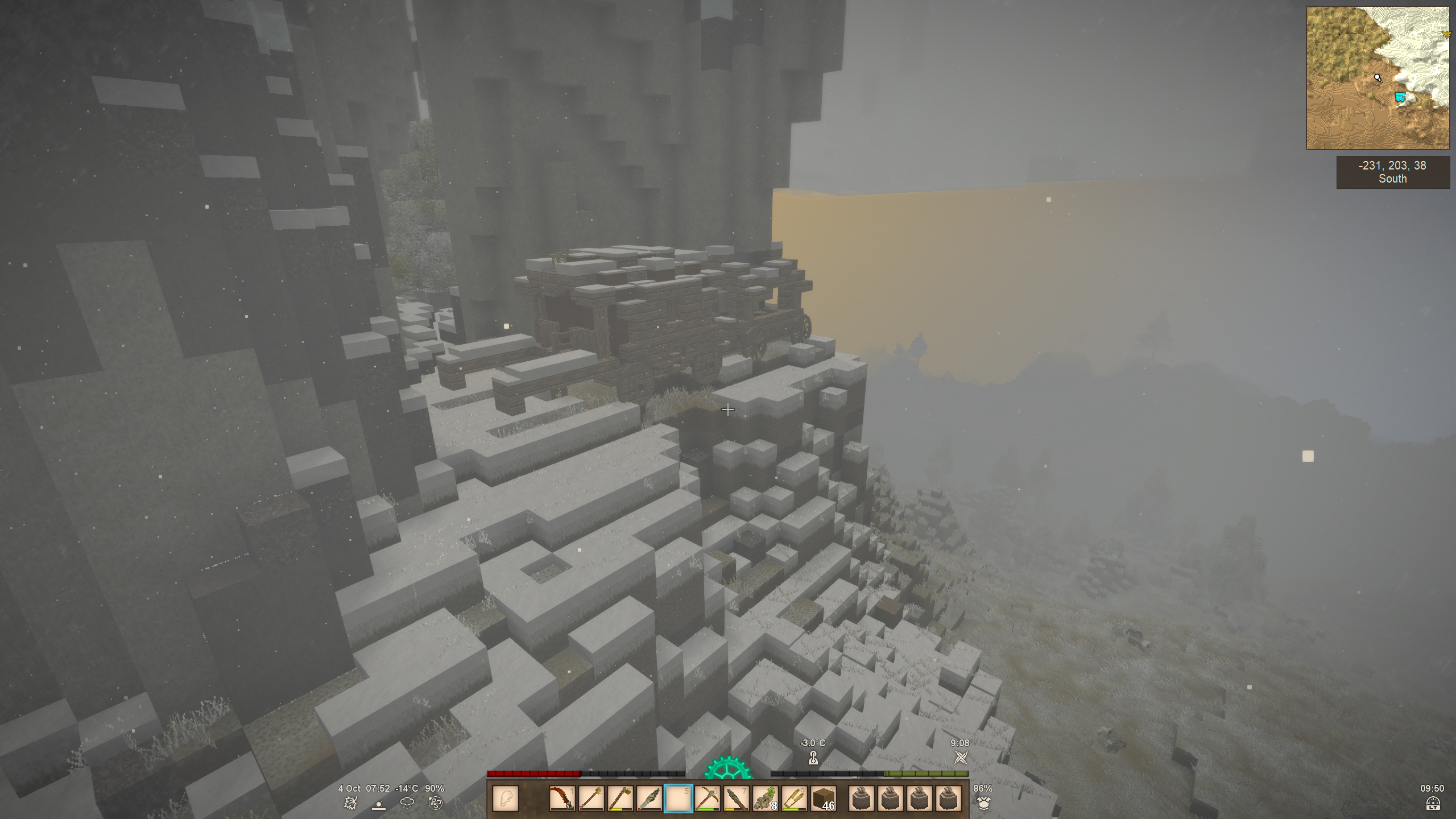Click the highlighted empty hotbar slot 5
This screenshot has width=1456, height=819.
tap(678, 799)
